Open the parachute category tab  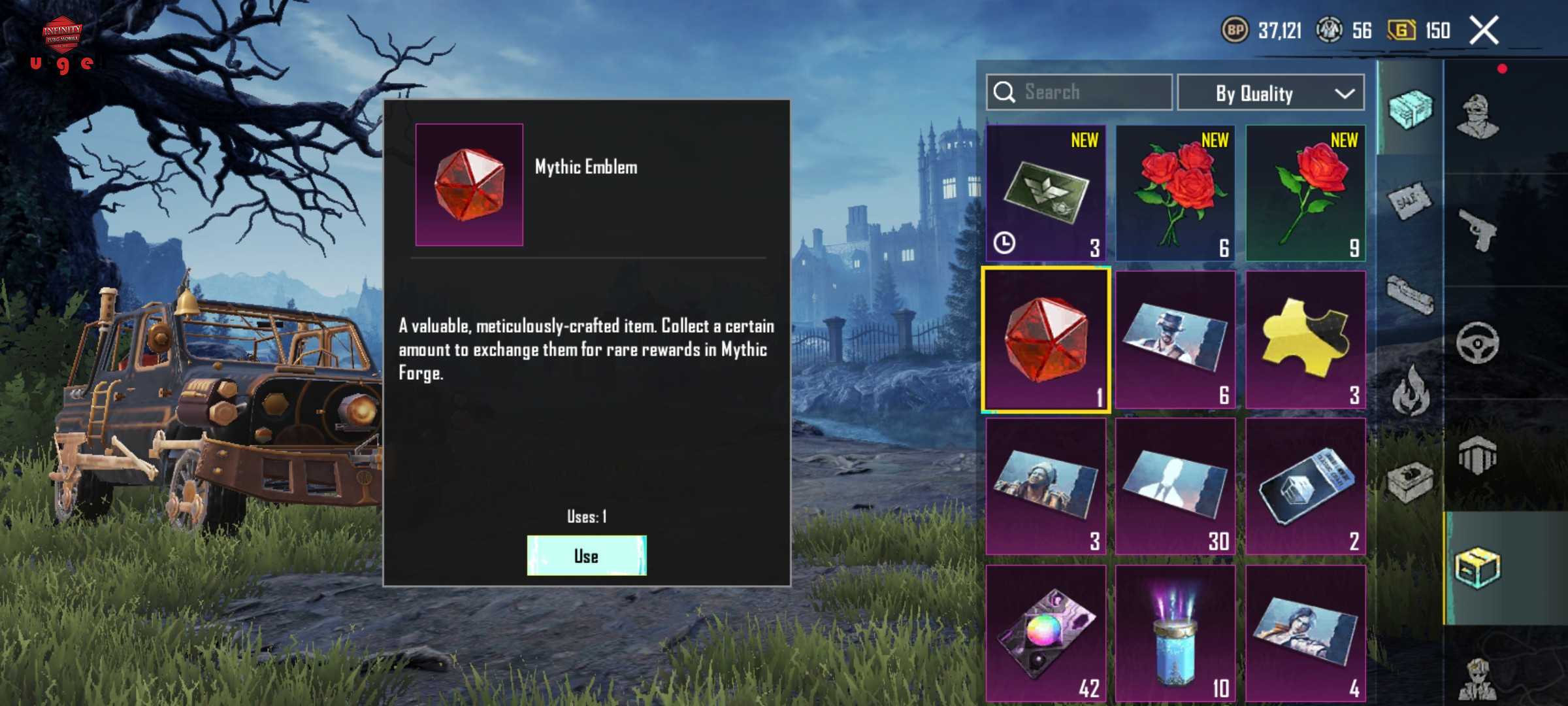1477,456
